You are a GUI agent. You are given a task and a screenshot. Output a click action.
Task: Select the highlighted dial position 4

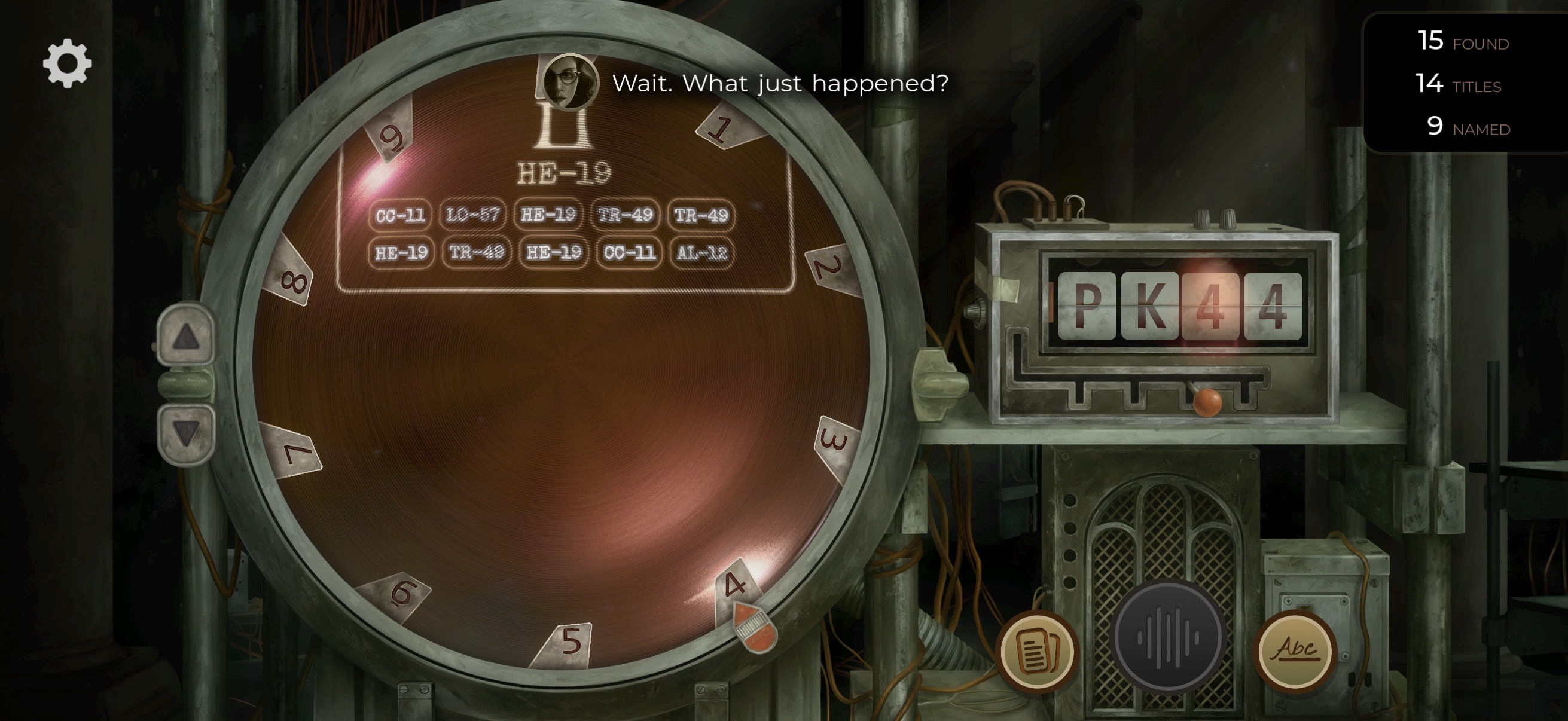pyautogui.click(x=736, y=585)
